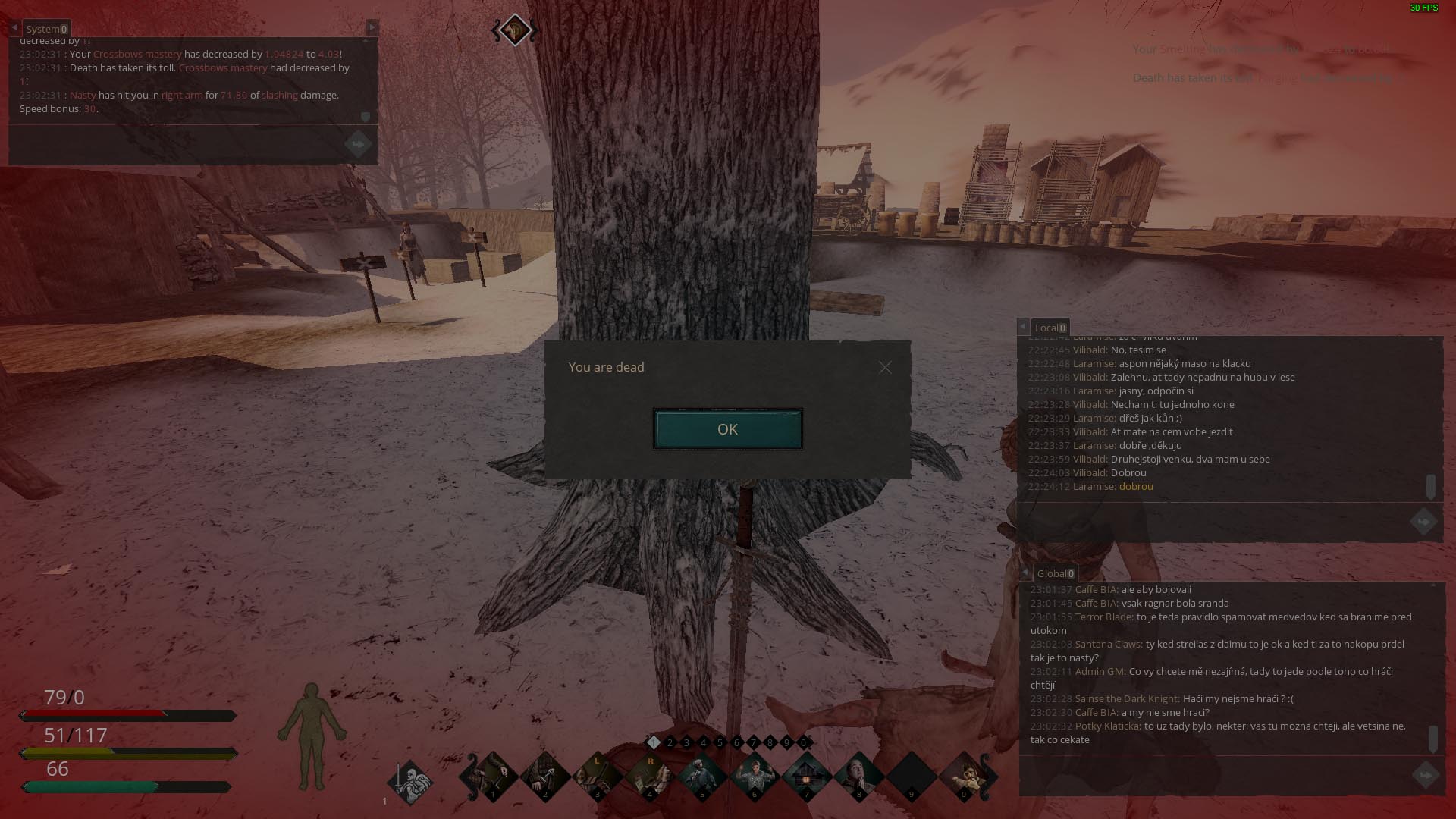Image resolution: width=1456 pixels, height=819 pixels.
Task: Switch to the System chat tab
Action: (x=46, y=29)
